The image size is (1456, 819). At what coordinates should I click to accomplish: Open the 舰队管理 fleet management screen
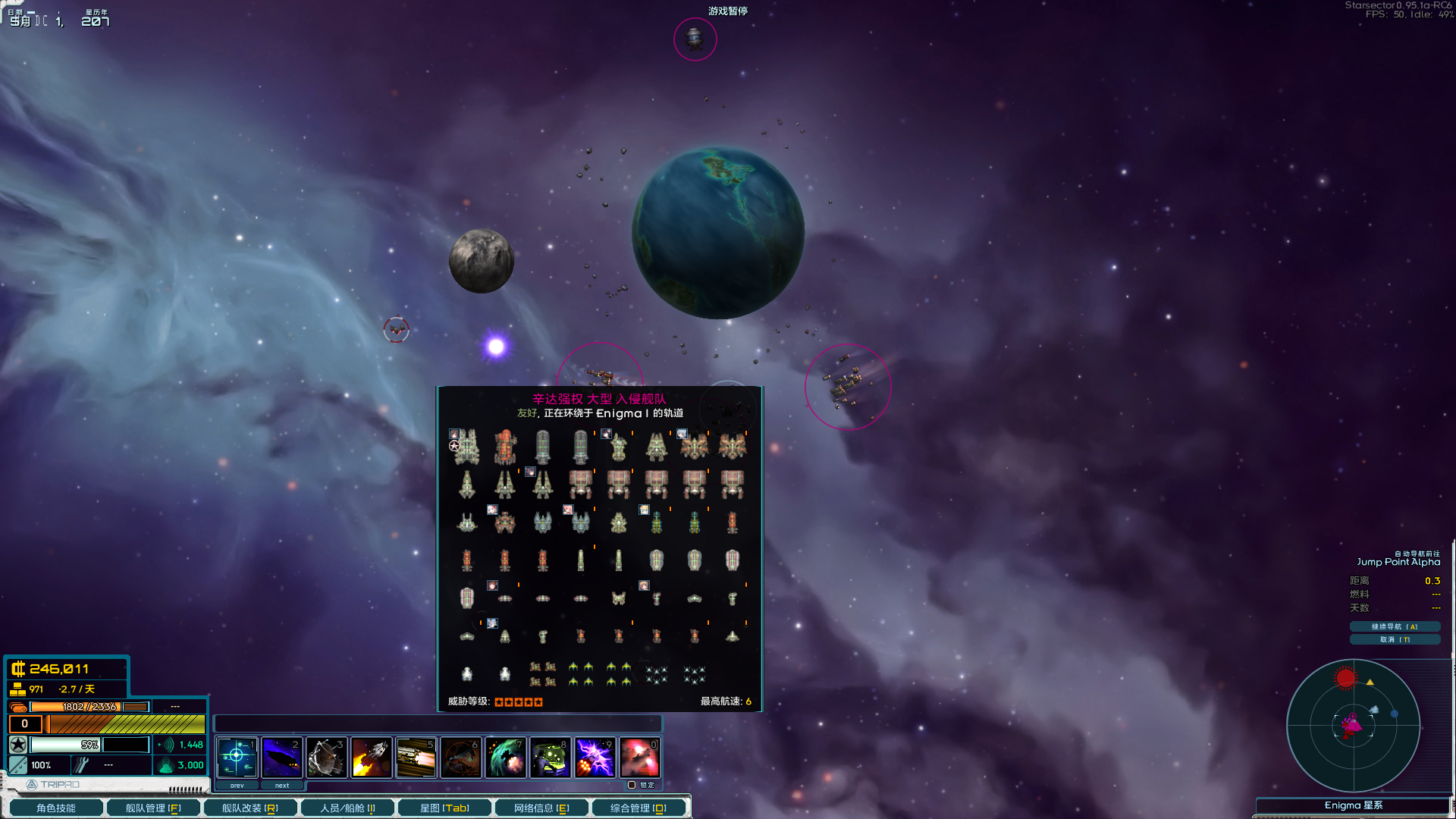click(x=153, y=808)
